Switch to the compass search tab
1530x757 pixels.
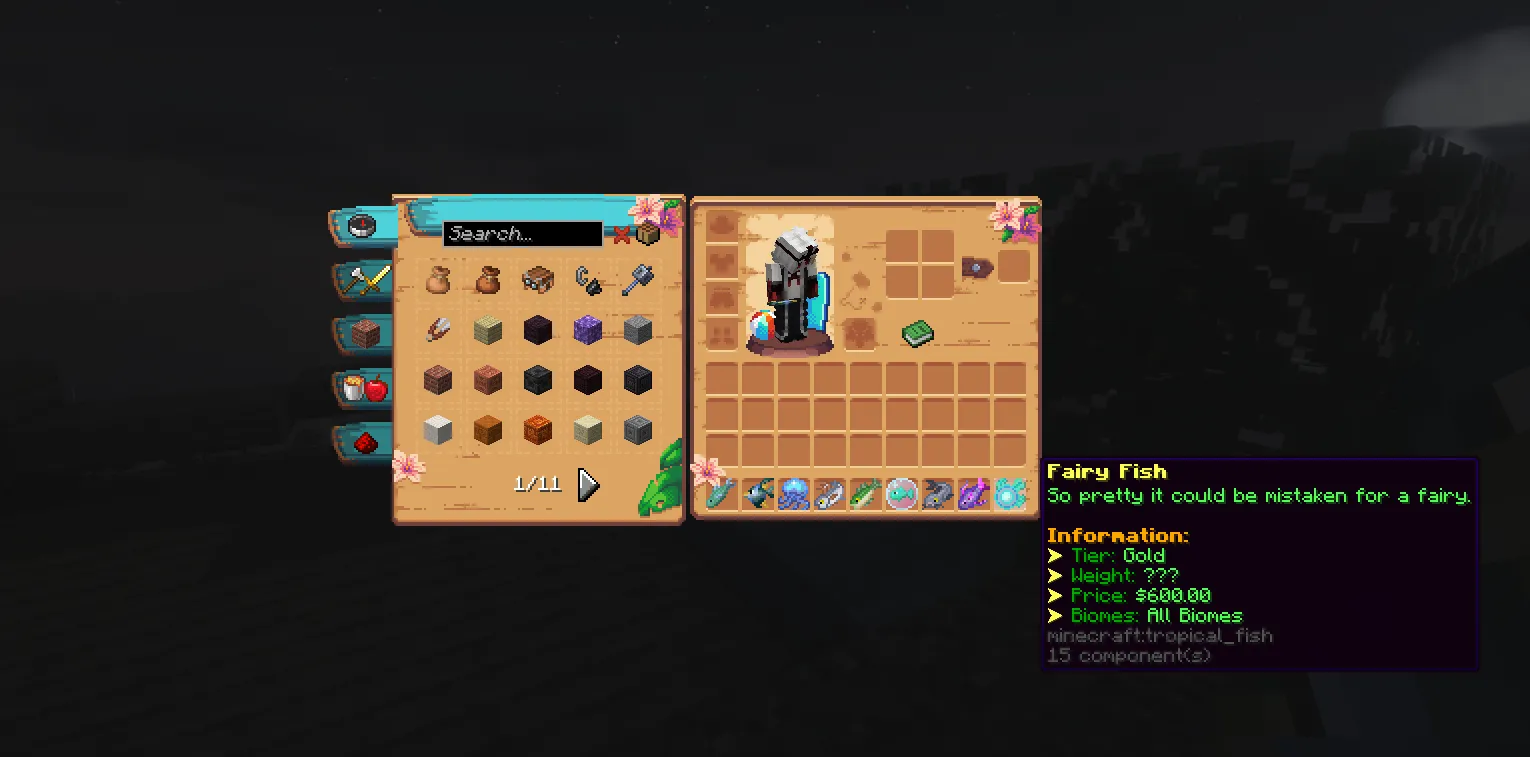[362, 226]
